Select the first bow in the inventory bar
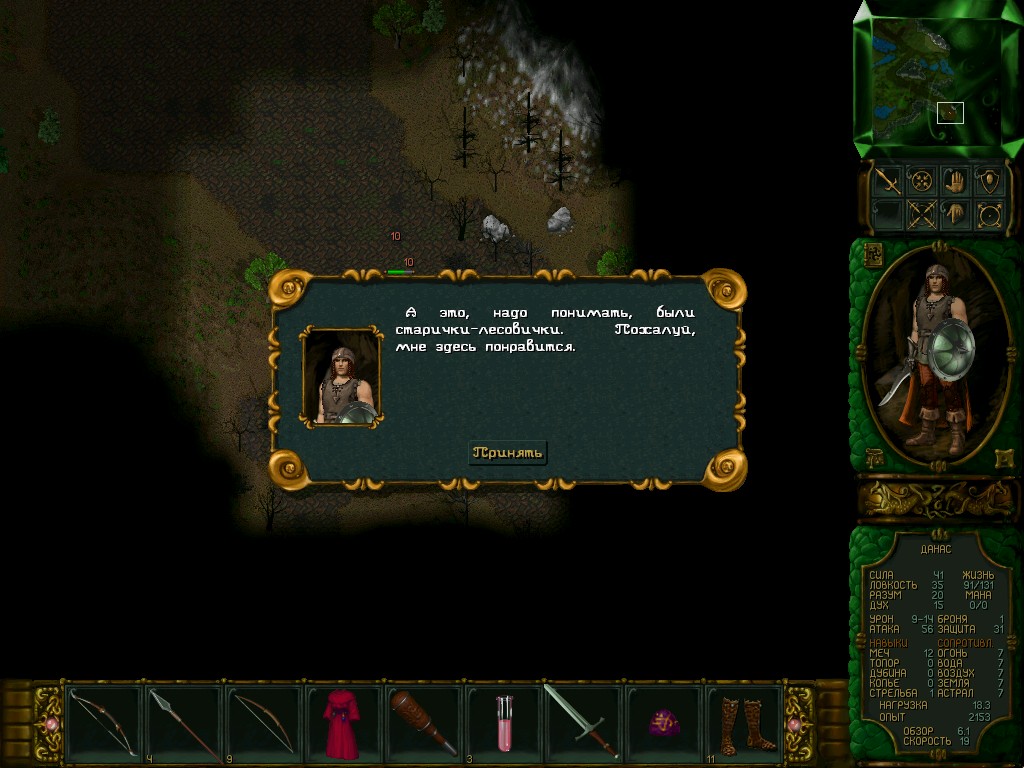Viewport: 1024px width, 768px height. coord(104,722)
